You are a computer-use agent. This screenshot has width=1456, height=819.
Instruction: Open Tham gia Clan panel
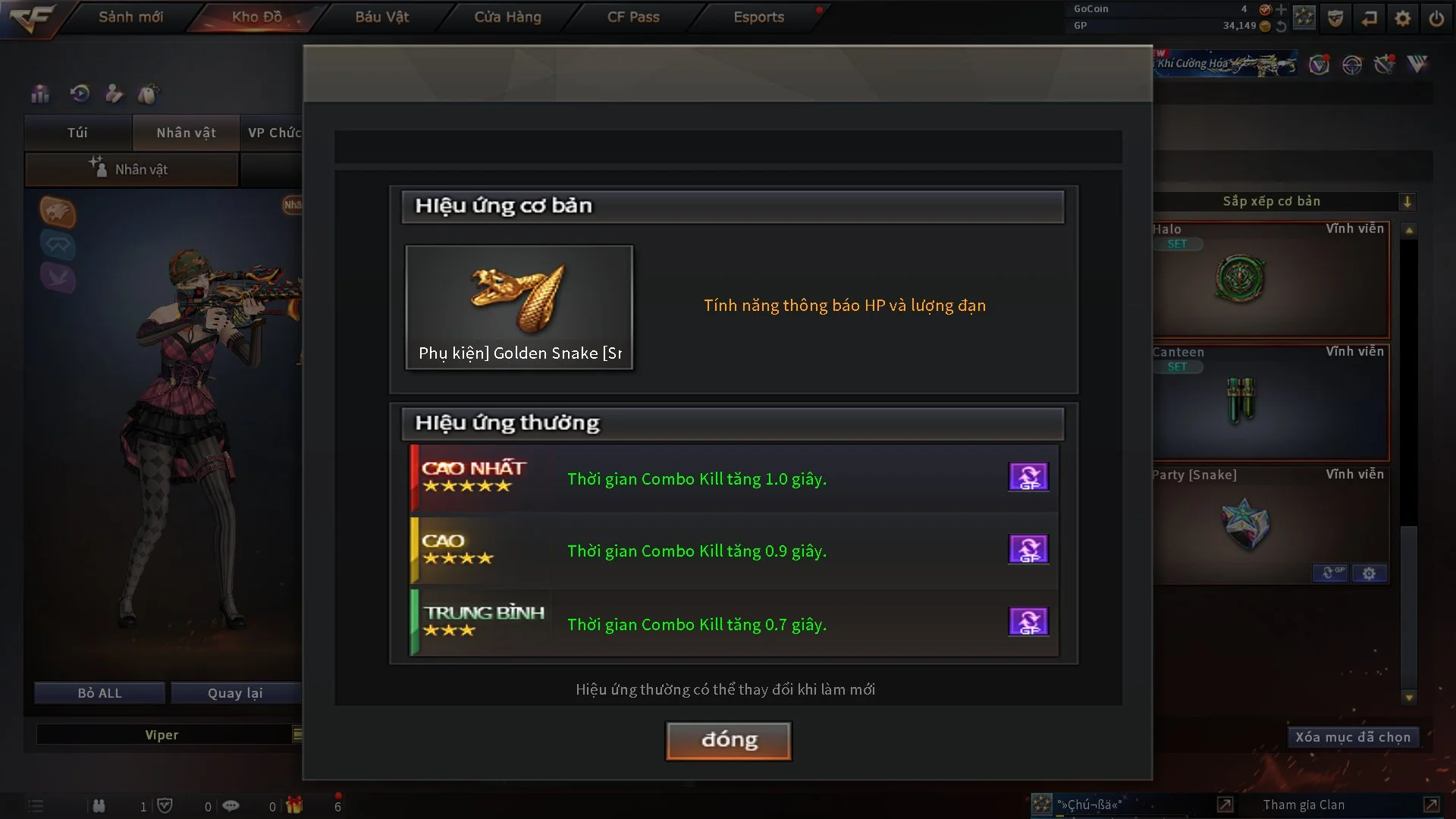pos(1304,805)
